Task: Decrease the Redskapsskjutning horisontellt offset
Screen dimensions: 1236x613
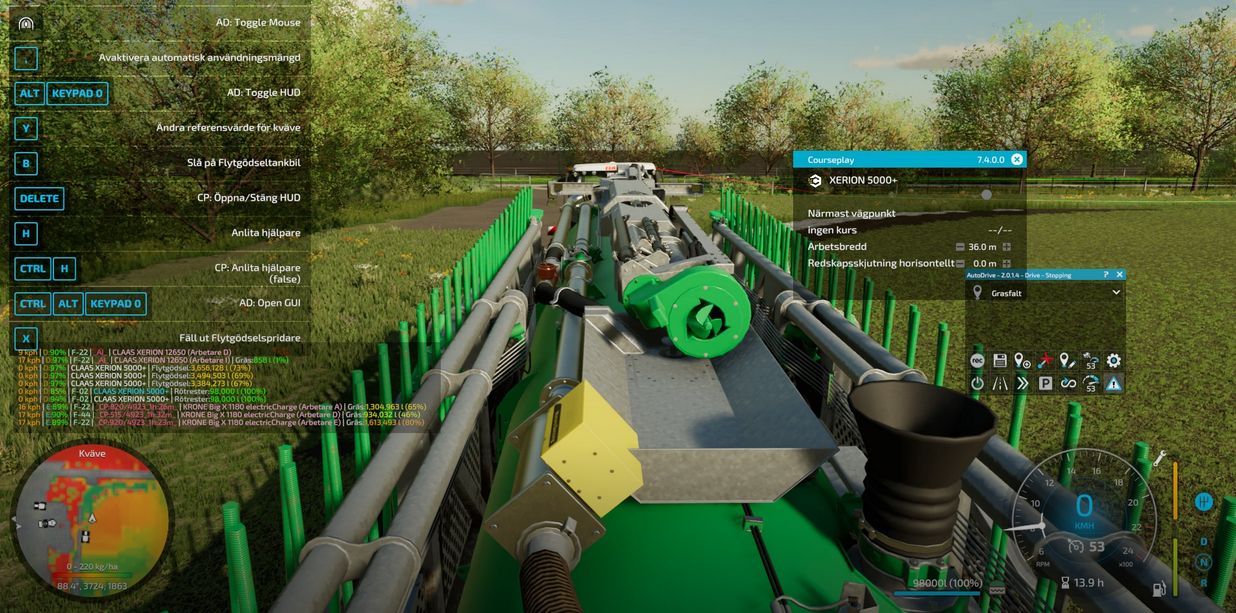Action: (x=960, y=264)
